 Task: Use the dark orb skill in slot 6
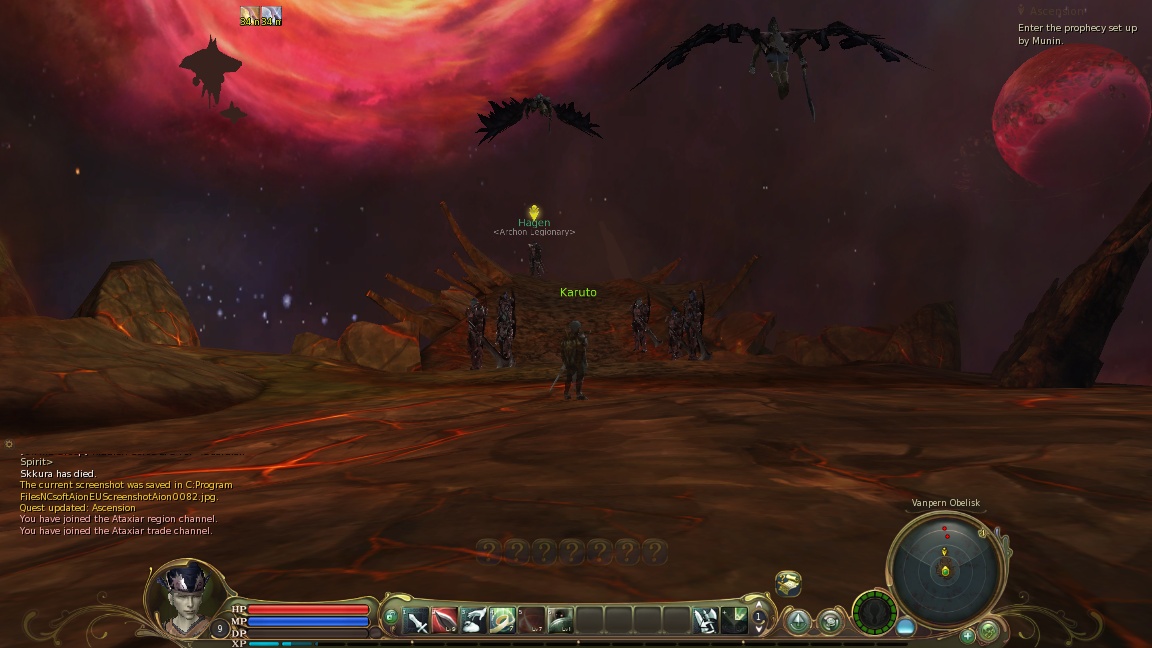click(x=561, y=620)
